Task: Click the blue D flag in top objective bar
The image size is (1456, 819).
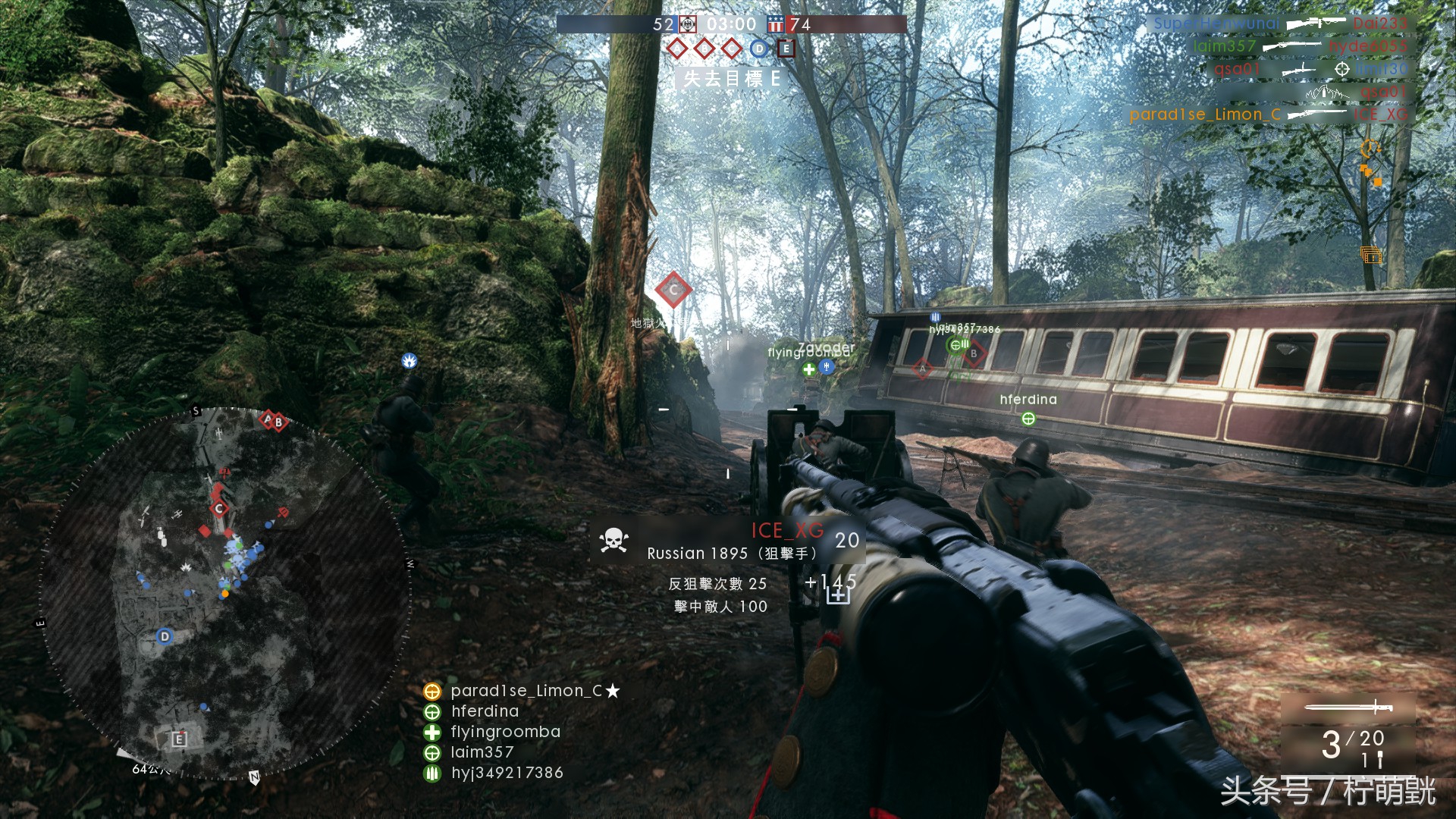Action: pyautogui.click(x=758, y=49)
